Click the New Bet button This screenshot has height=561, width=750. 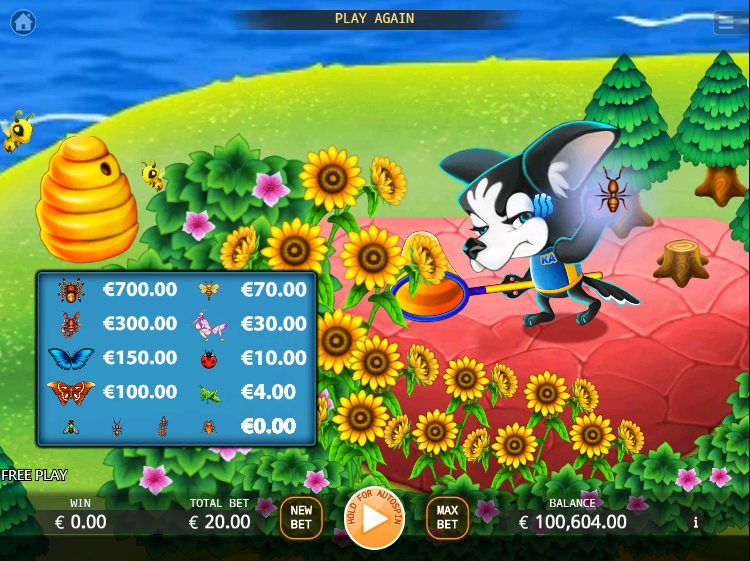tap(301, 517)
